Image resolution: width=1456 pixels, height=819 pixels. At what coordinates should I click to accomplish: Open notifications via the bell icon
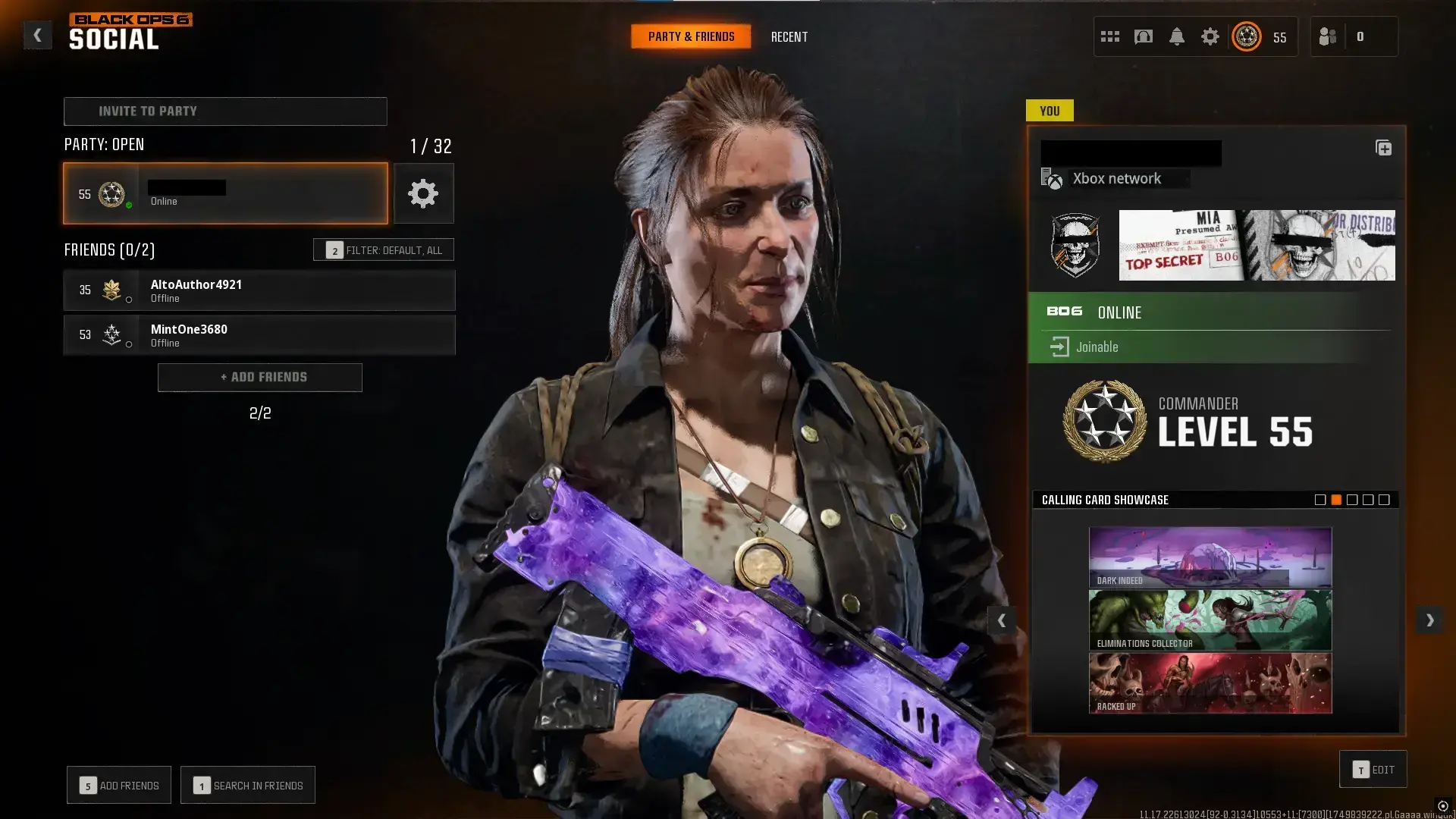pyautogui.click(x=1177, y=36)
